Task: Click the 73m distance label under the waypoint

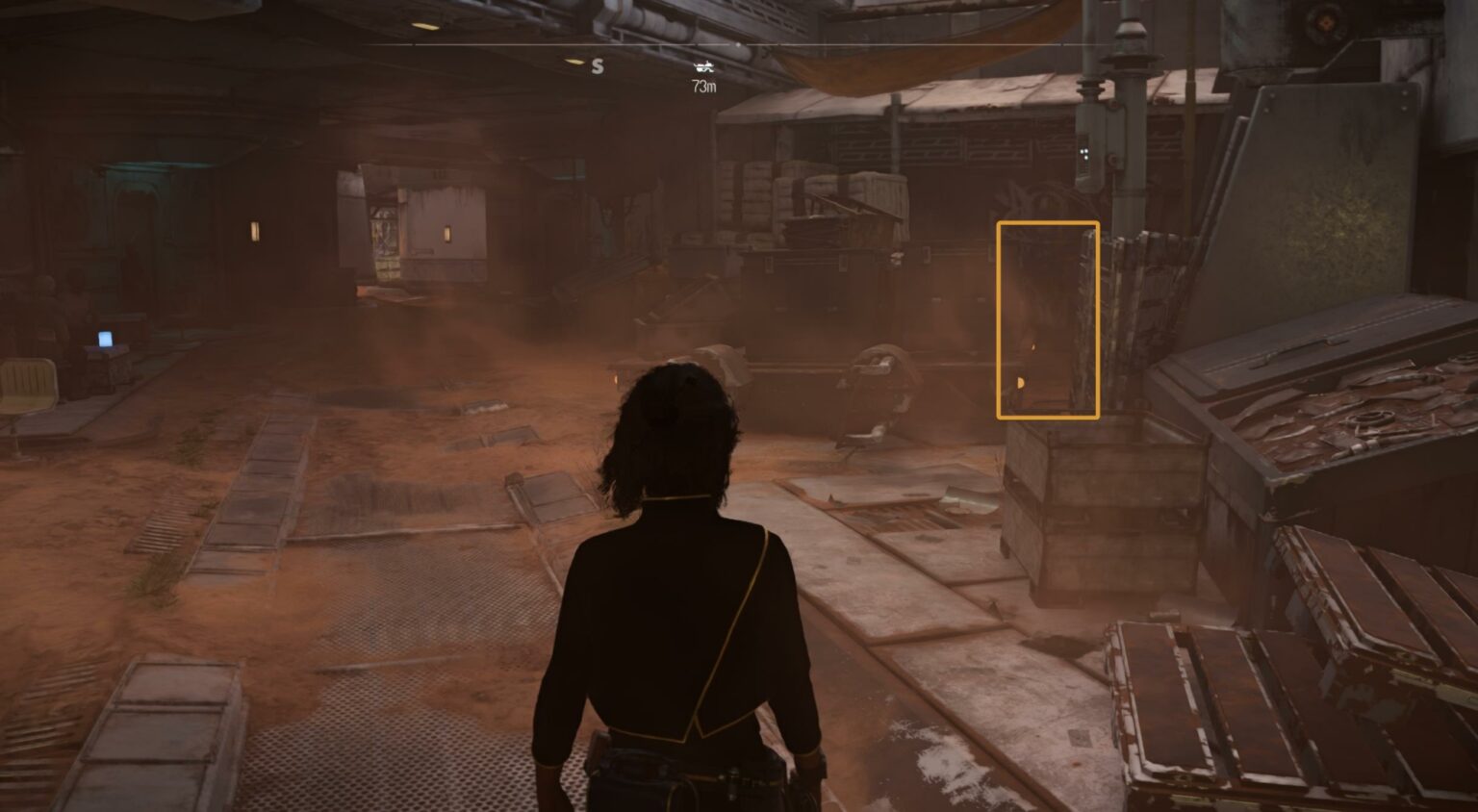Action: pos(704,87)
